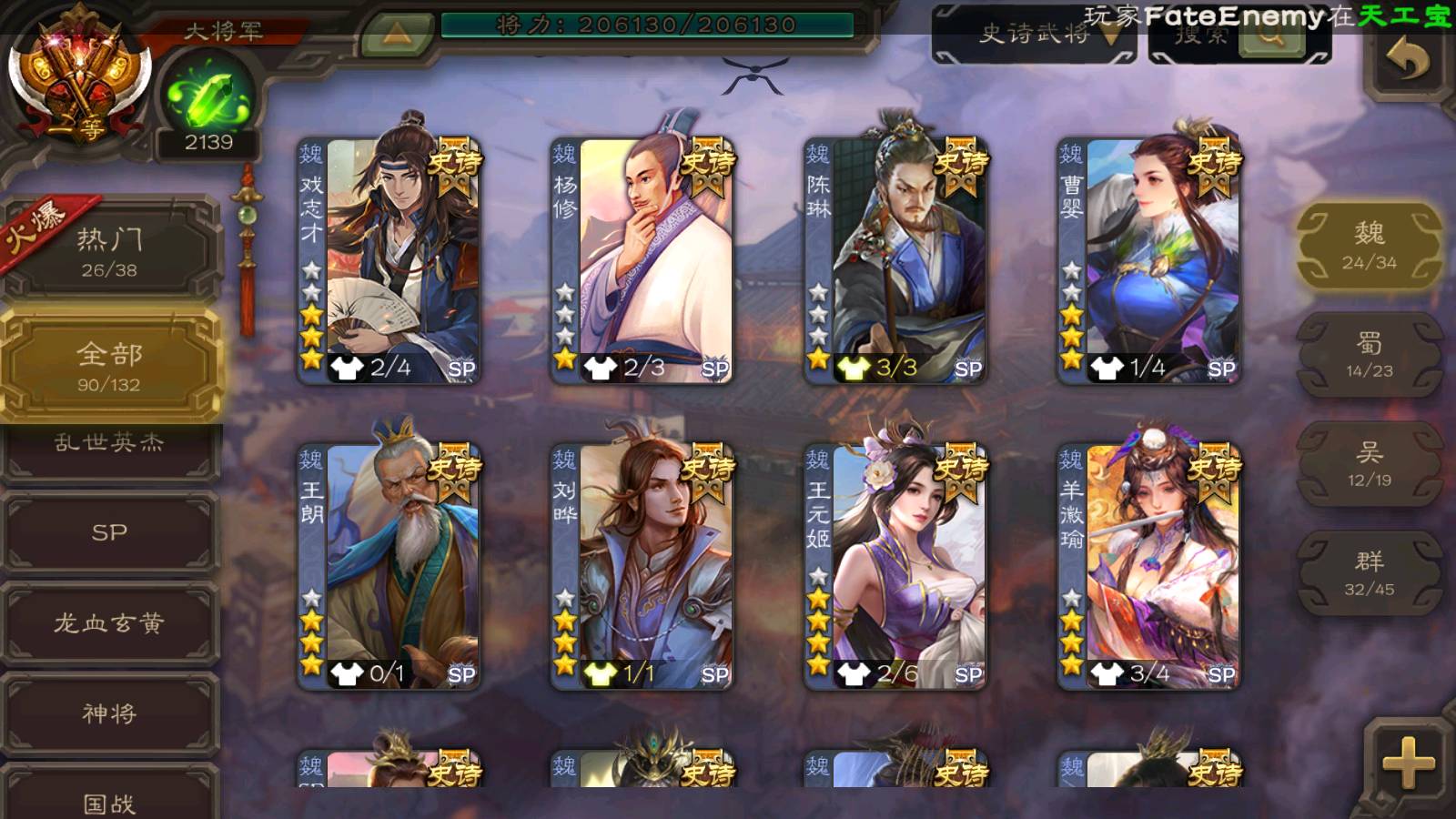Viewport: 1456px width, 819px height.
Task: Open the 刘晔 hero card
Action: (x=642, y=566)
